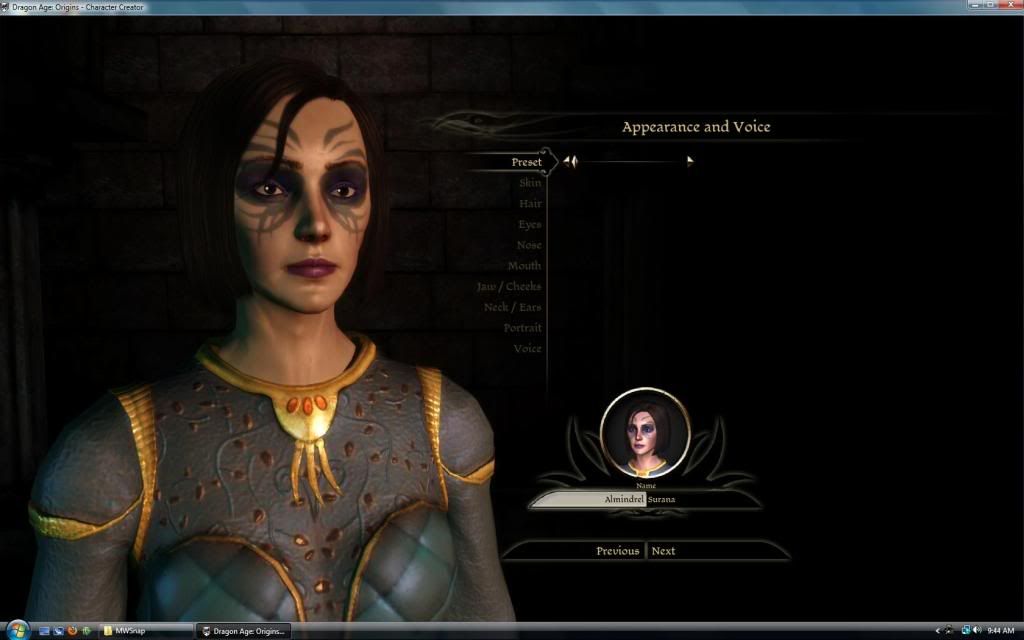The image size is (1024, 640).
Task: Open Jaw / Cheeks options
Action: (x=509, y=287)
